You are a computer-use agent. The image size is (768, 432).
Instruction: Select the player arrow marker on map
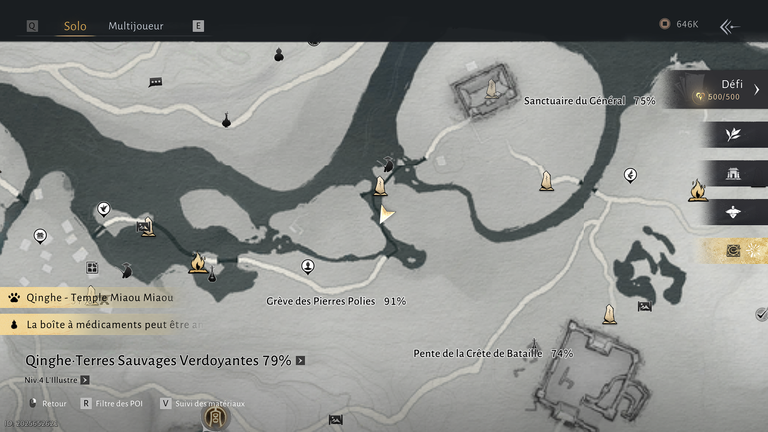[385, 213]
